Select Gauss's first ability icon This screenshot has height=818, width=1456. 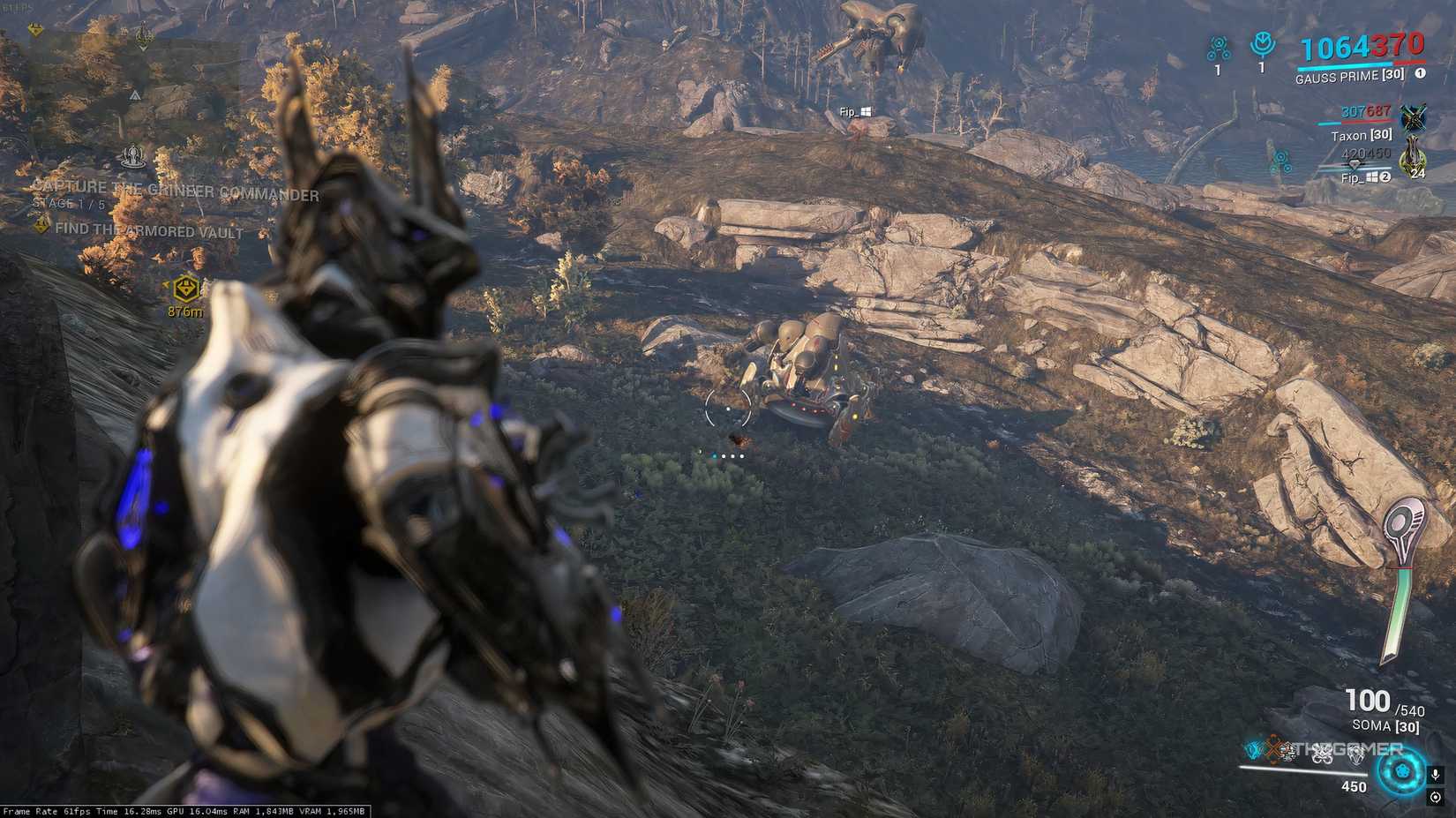tap(1253, 753)
